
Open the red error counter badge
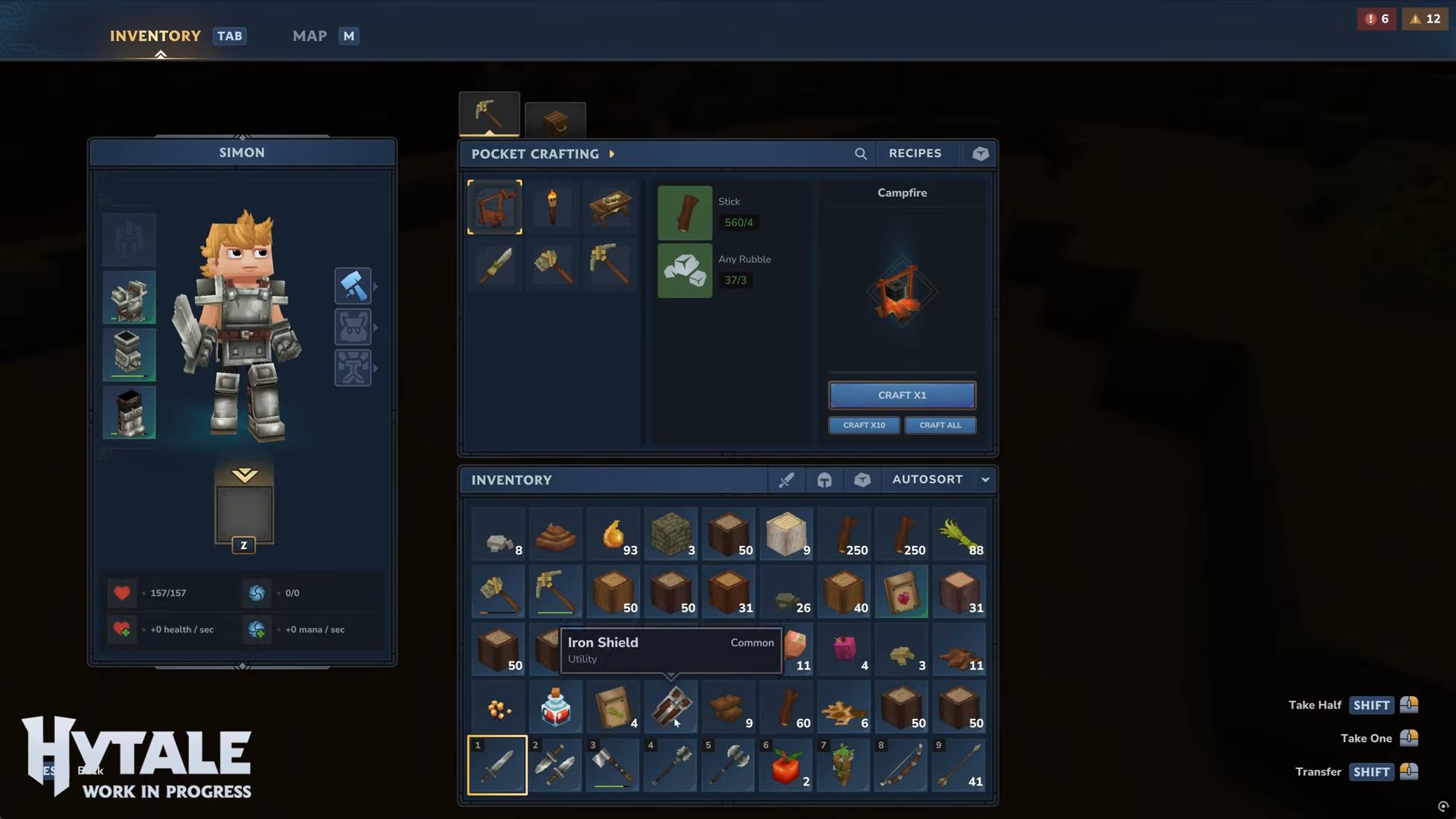click(x=1376, y=19)
